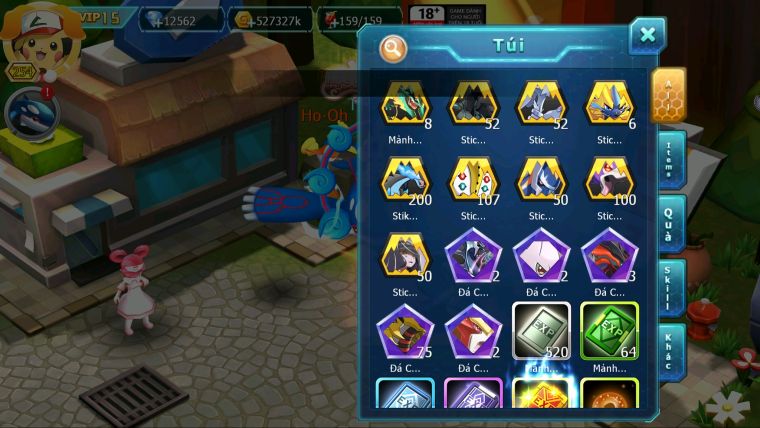Select the orange honeycomb tab
This screenshot has height=428, width=760.
[x=668, y=95]
